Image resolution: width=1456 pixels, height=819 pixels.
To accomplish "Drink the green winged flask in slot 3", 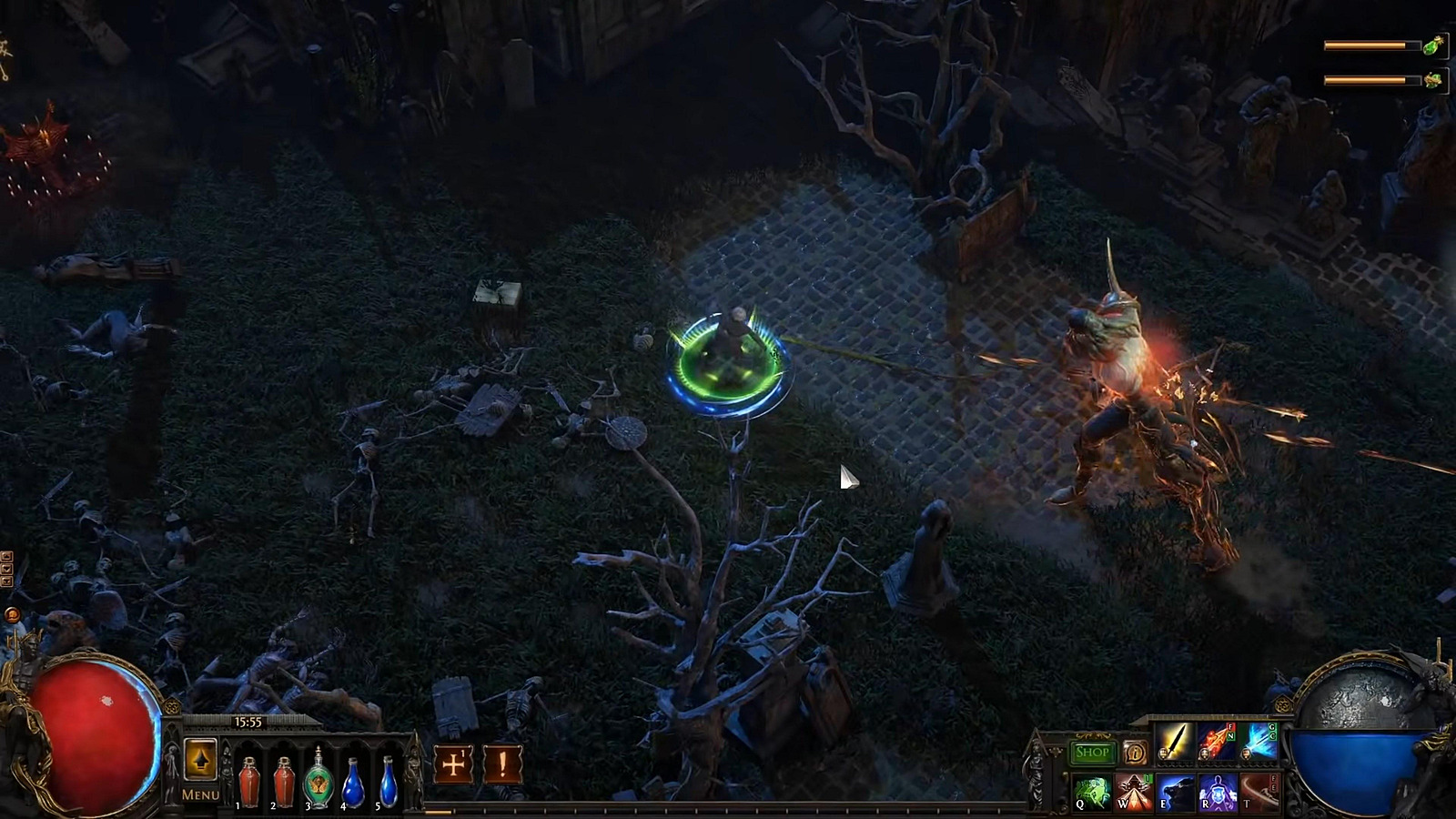I will click(x=318, y=780).
